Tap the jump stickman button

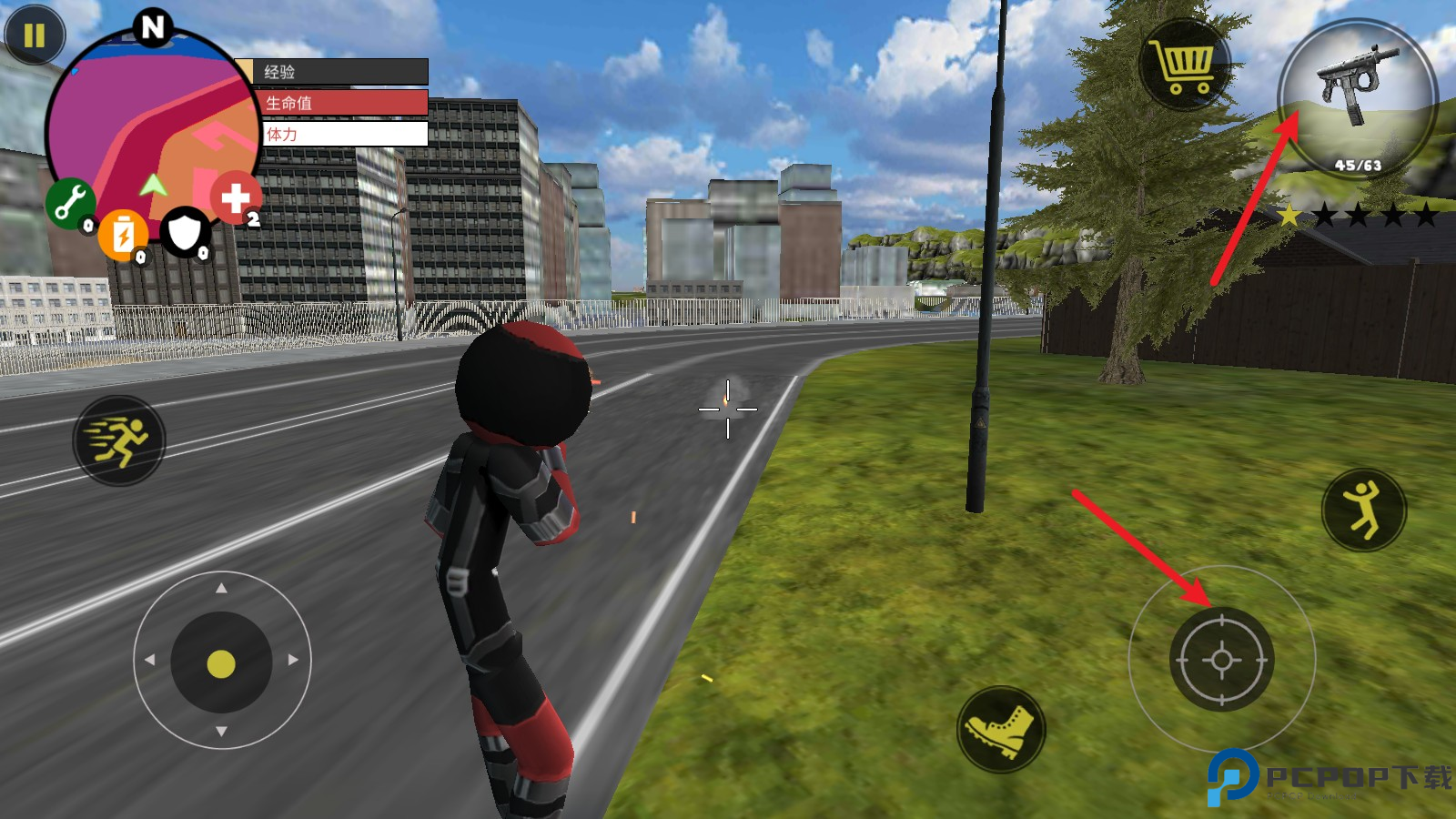(1363, 510)
